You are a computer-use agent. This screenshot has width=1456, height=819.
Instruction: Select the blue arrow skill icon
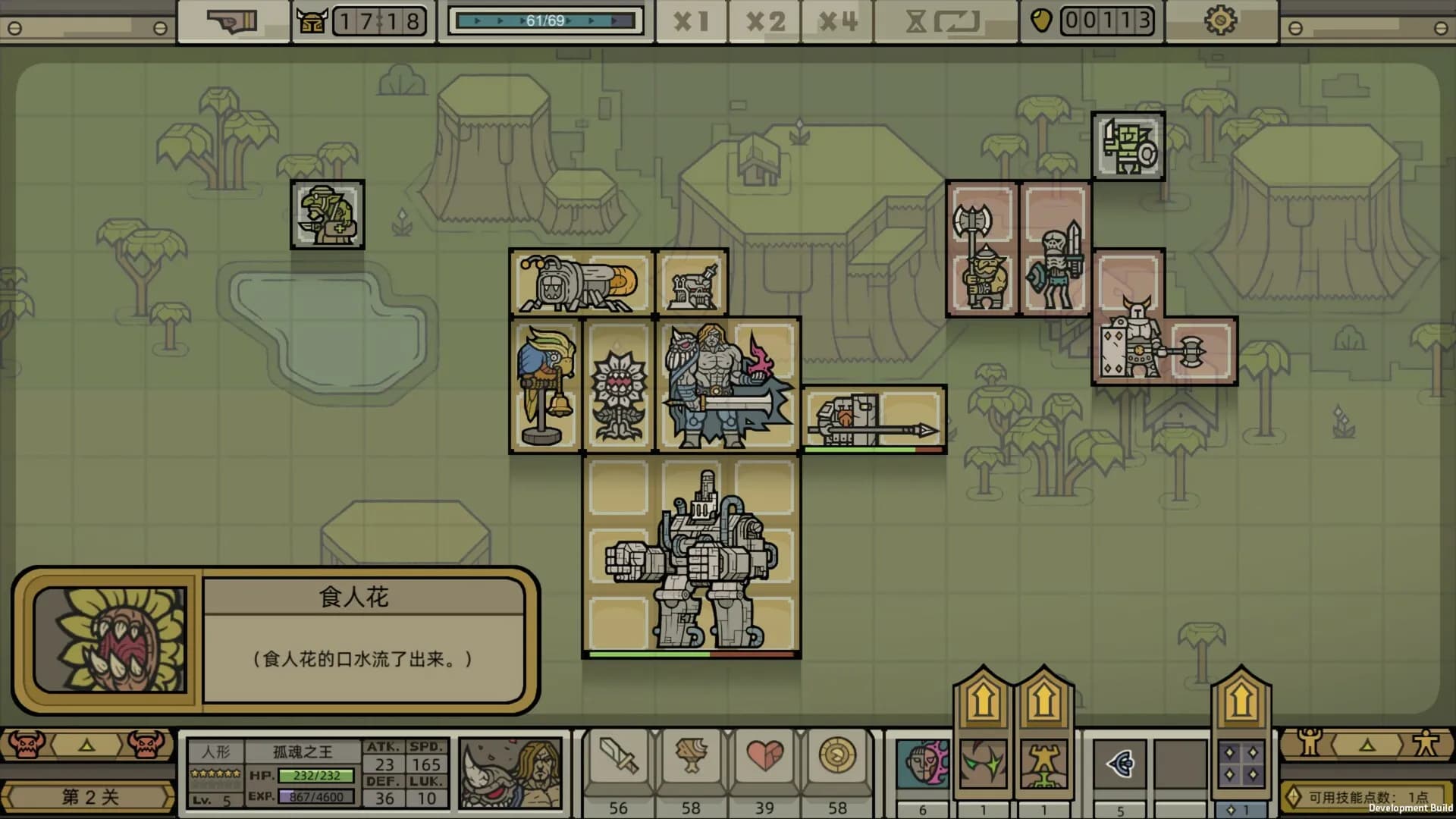(x=1120, y=763)
